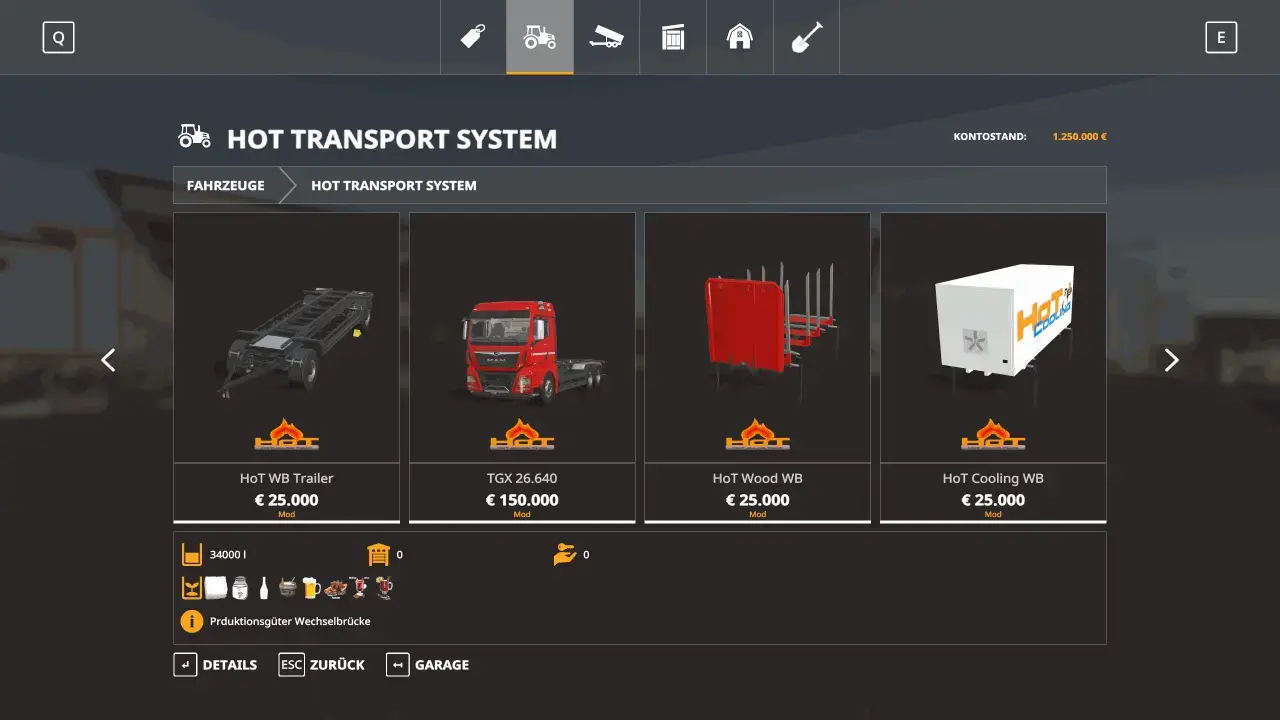Image resolution: width=1280 pixels, height=720 pixels.
Task: Select the shovel landscaping icon
Action: 806,37
